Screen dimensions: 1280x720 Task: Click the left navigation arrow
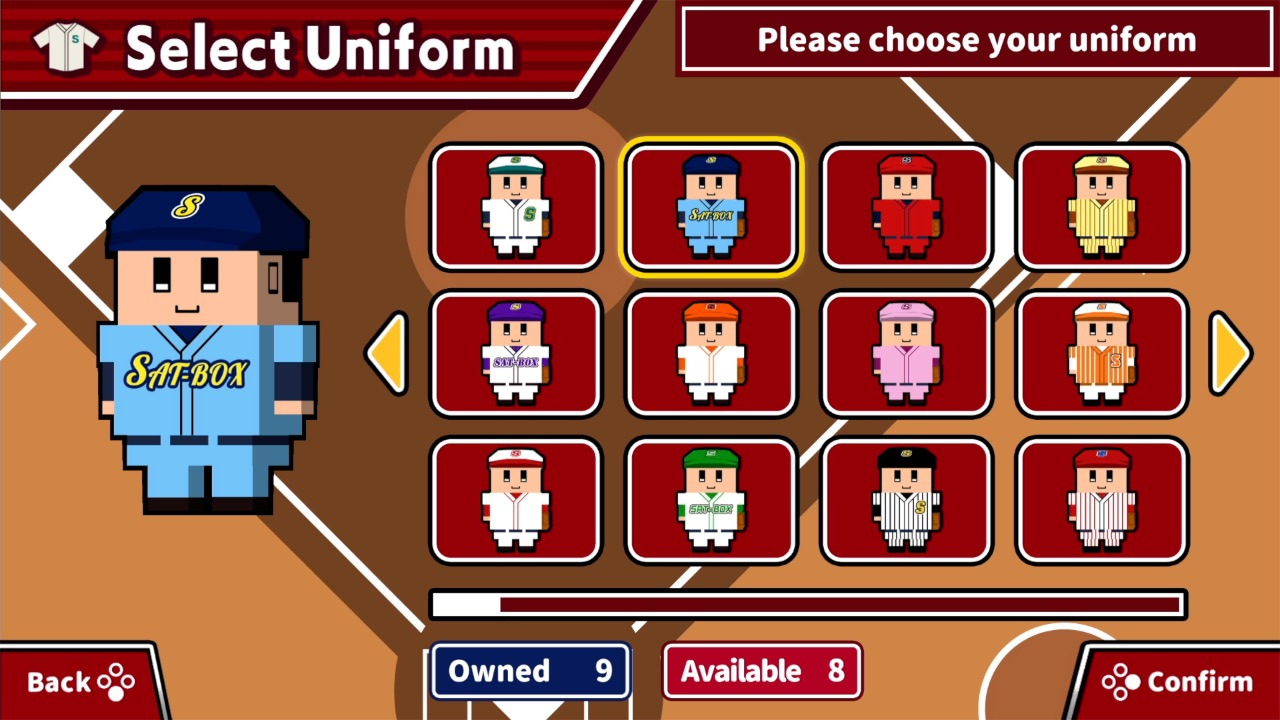pyautogui.click(x=390, y=353)
